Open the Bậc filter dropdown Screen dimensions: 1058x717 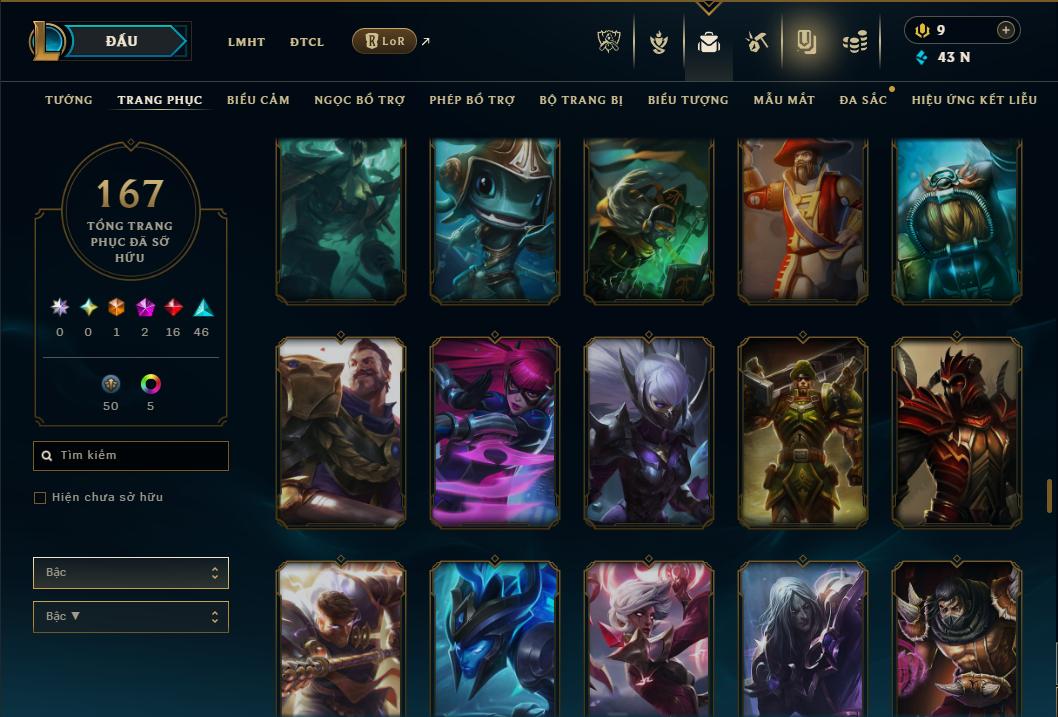(131, 573)
